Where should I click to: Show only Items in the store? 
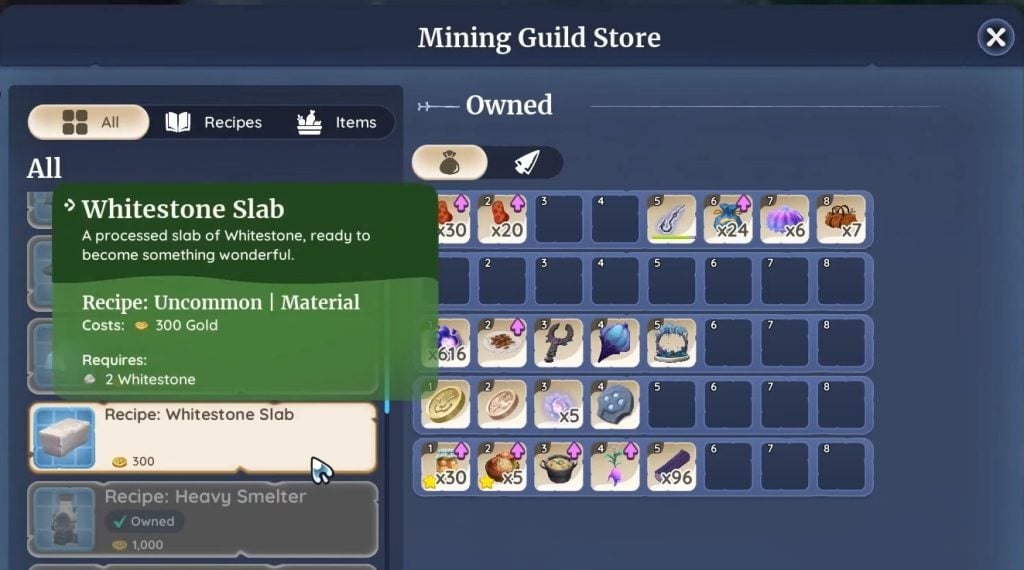[336, 122]
